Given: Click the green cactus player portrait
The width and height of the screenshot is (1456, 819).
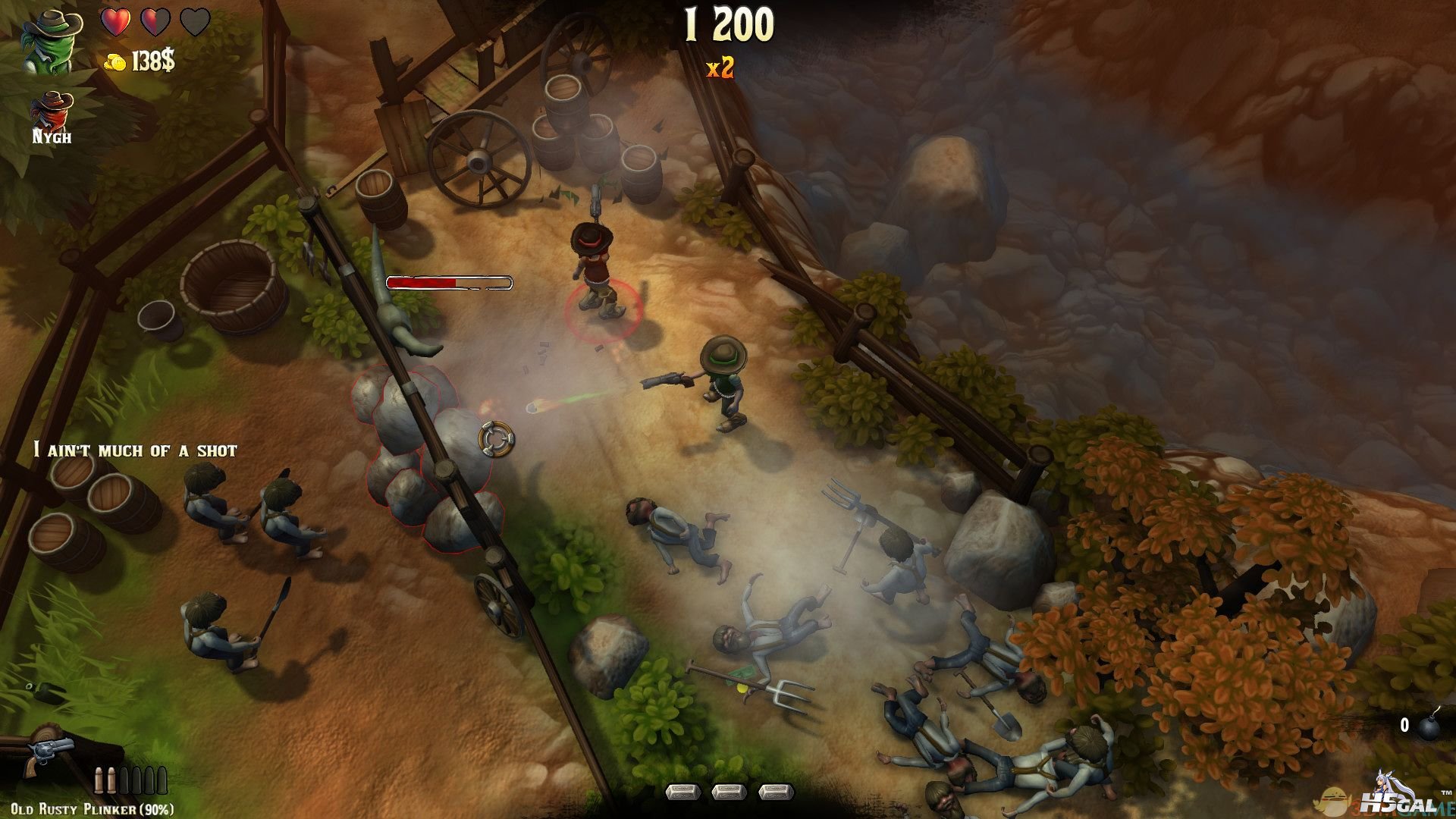Looking at the screenshot, I should (x=49, y=42).
